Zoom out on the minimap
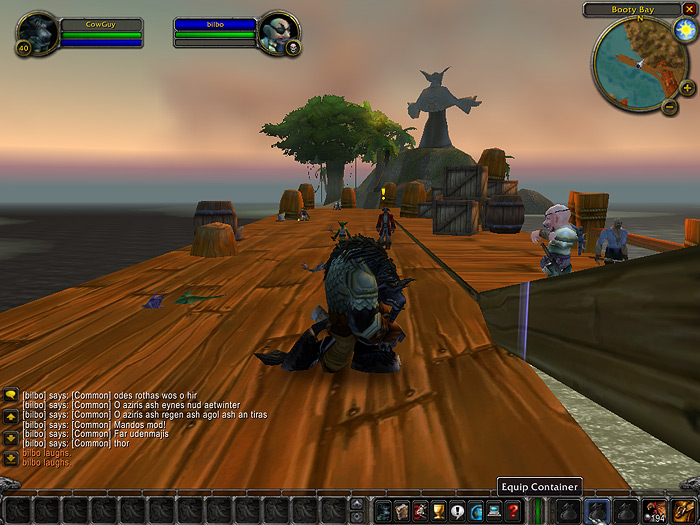This screenshot has width=700, height=525. point(669,105)
